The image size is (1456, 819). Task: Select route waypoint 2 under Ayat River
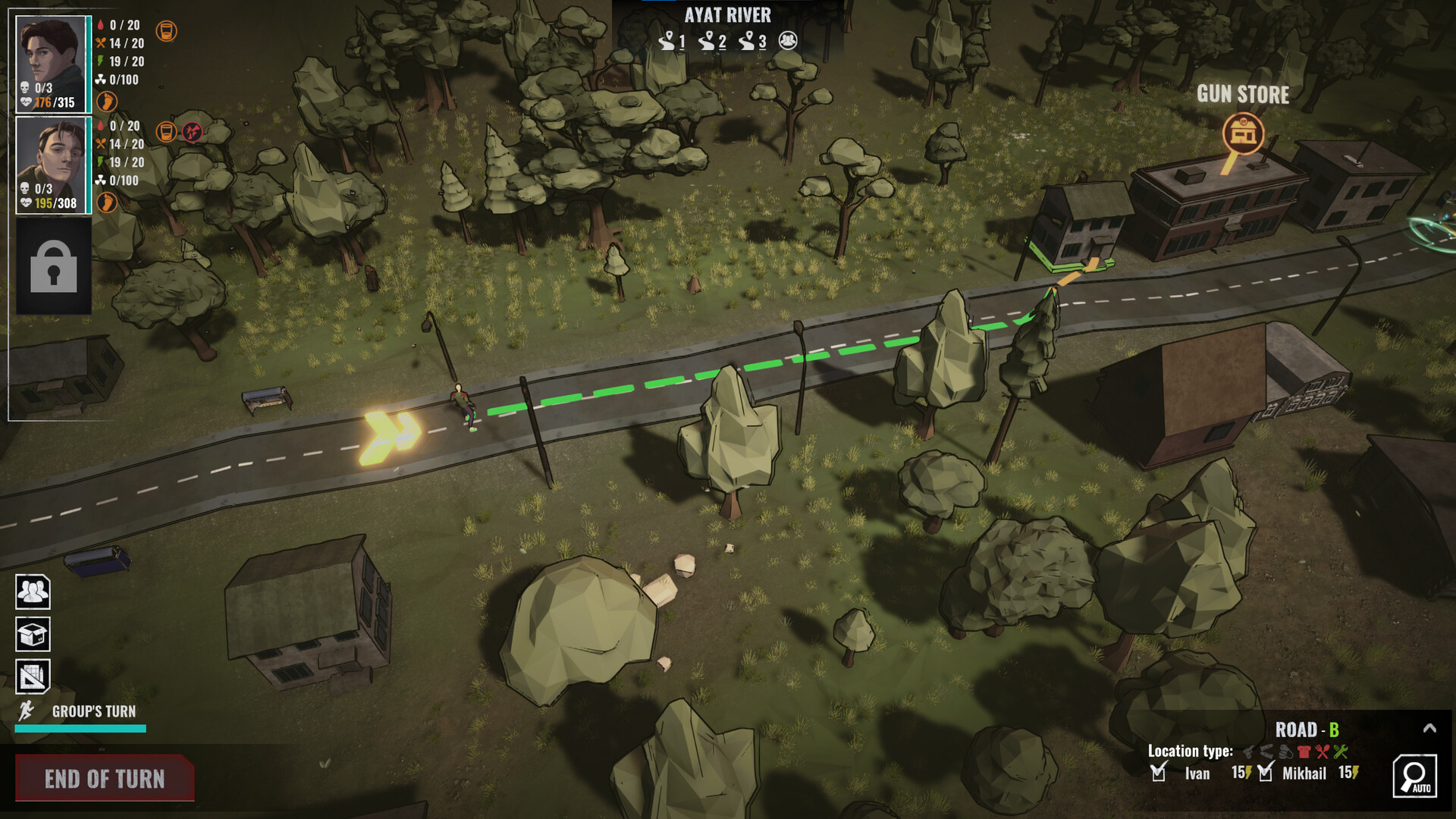711,41
